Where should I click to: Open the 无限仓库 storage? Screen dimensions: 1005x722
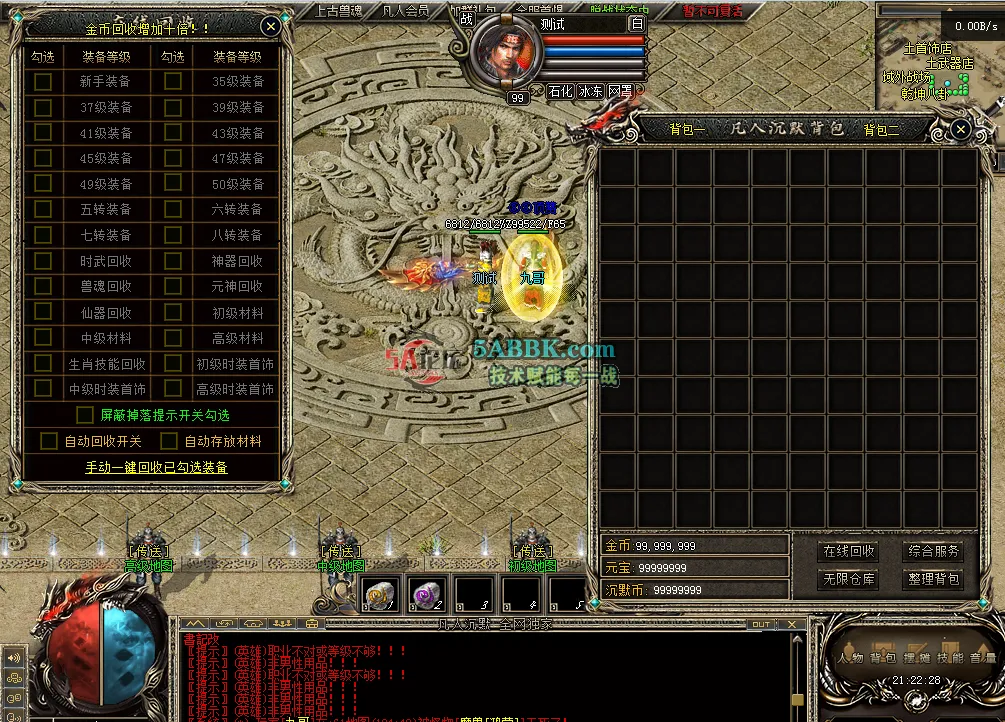(848, 579)
